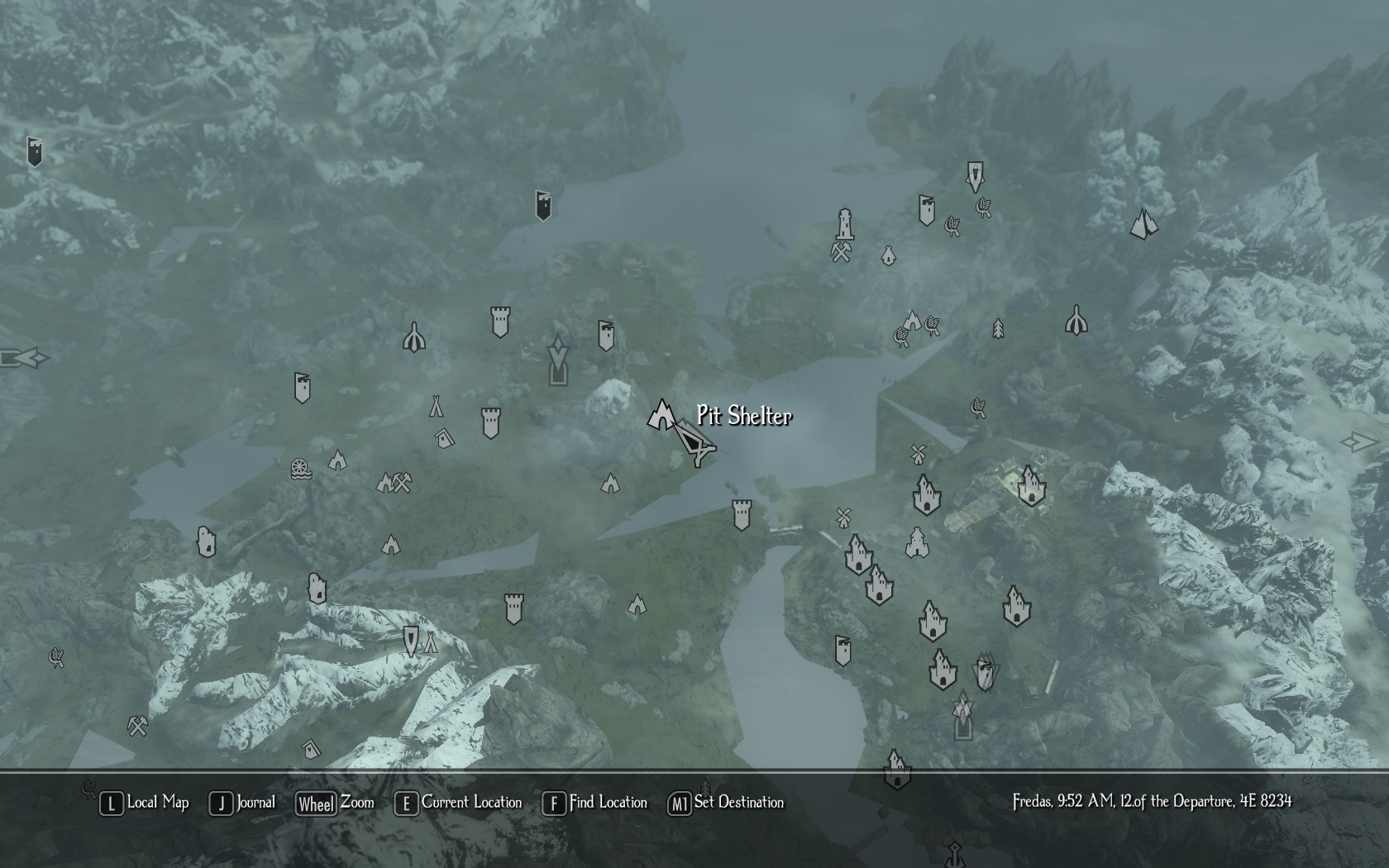The height and width of the screenshot is (868, 1389).
Task: Select the right-edge offscreen direction arrow
Action: 1358,442
